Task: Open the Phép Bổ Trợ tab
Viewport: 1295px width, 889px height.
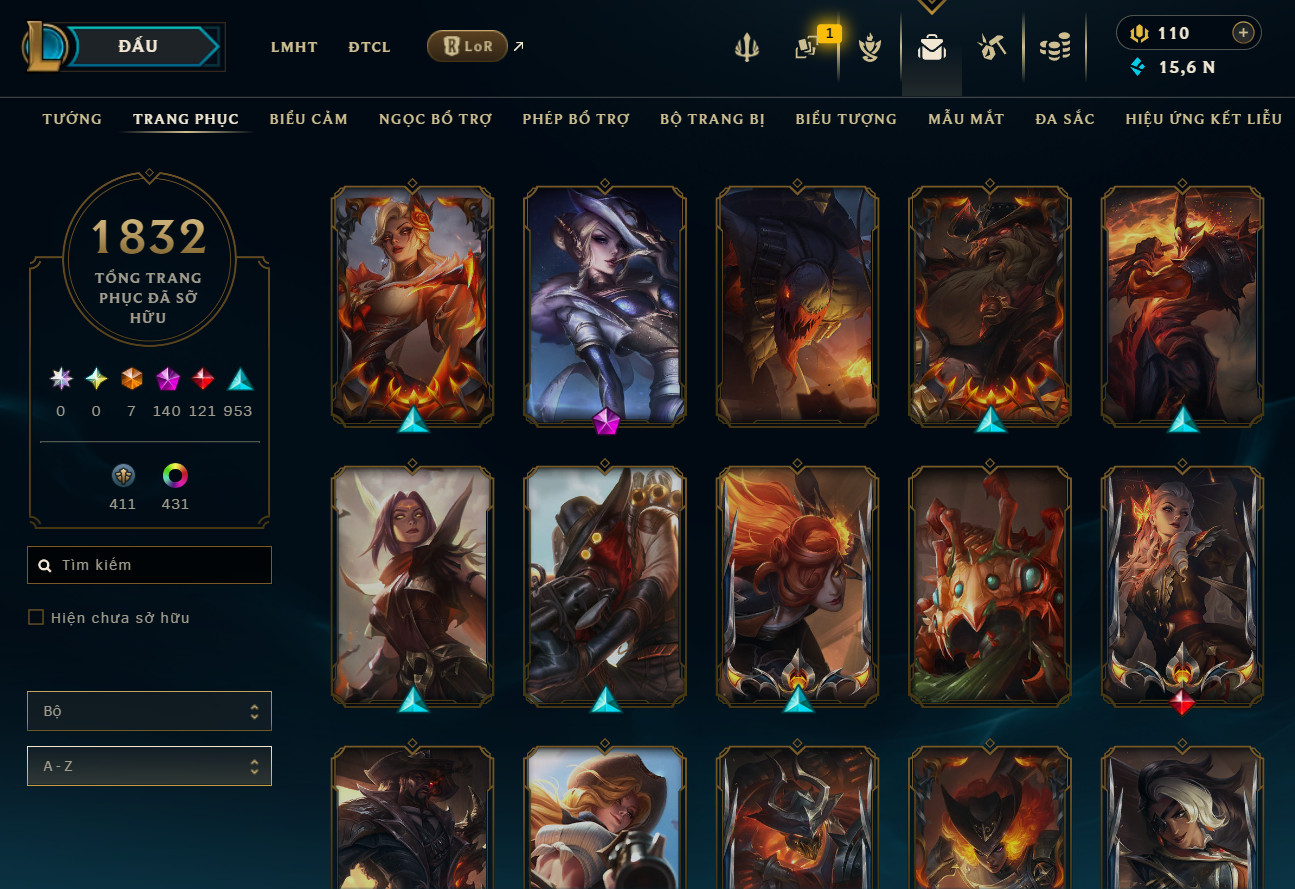Action: [575, 119]
